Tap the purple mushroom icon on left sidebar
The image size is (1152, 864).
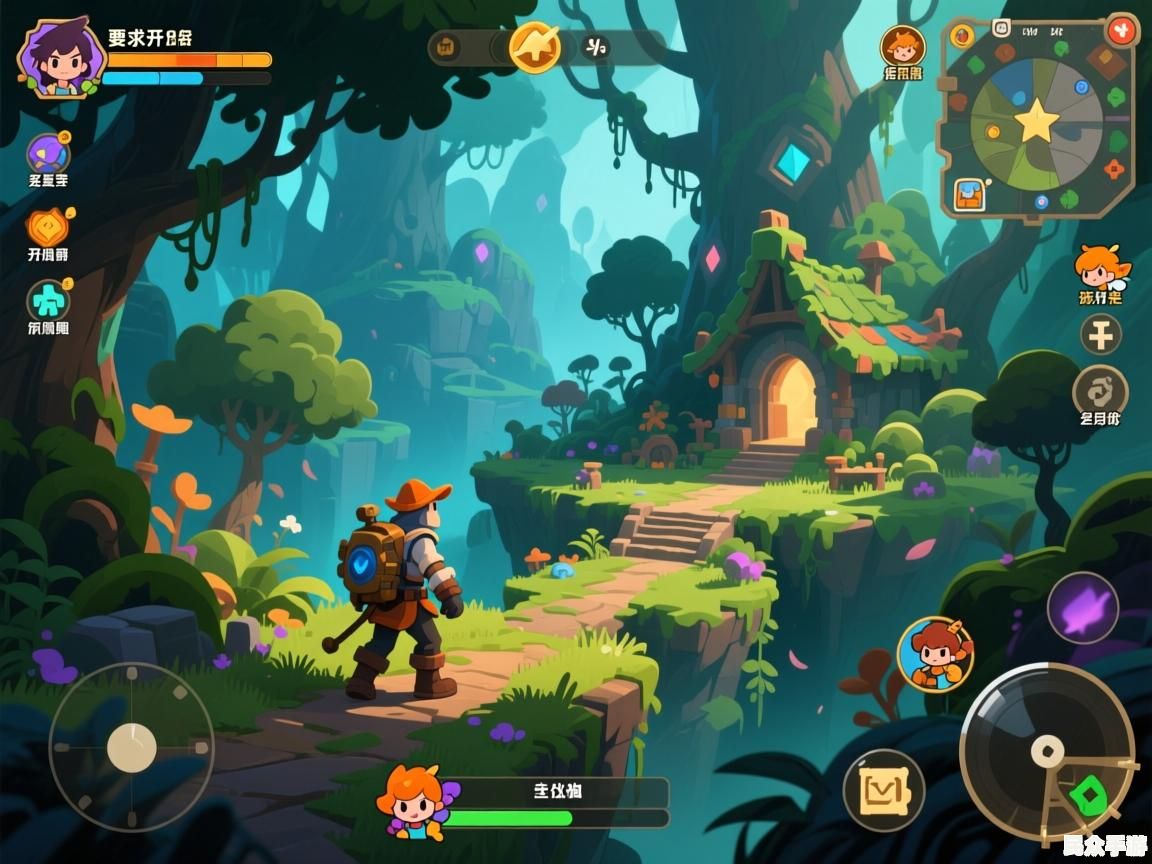[48, 154]
